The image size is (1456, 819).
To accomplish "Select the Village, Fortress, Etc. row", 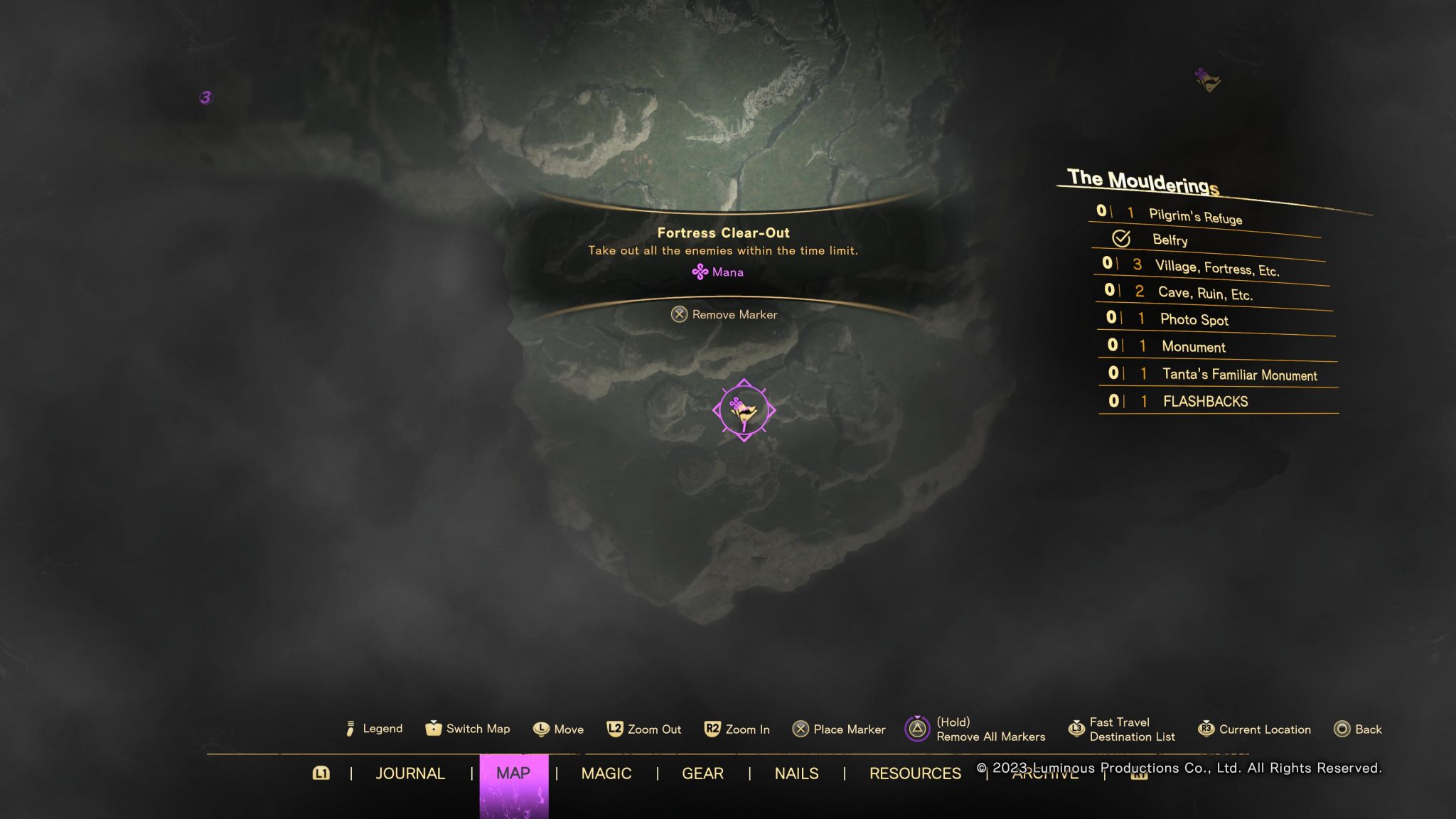I will pyautogui.click(x=1216, y=268).
